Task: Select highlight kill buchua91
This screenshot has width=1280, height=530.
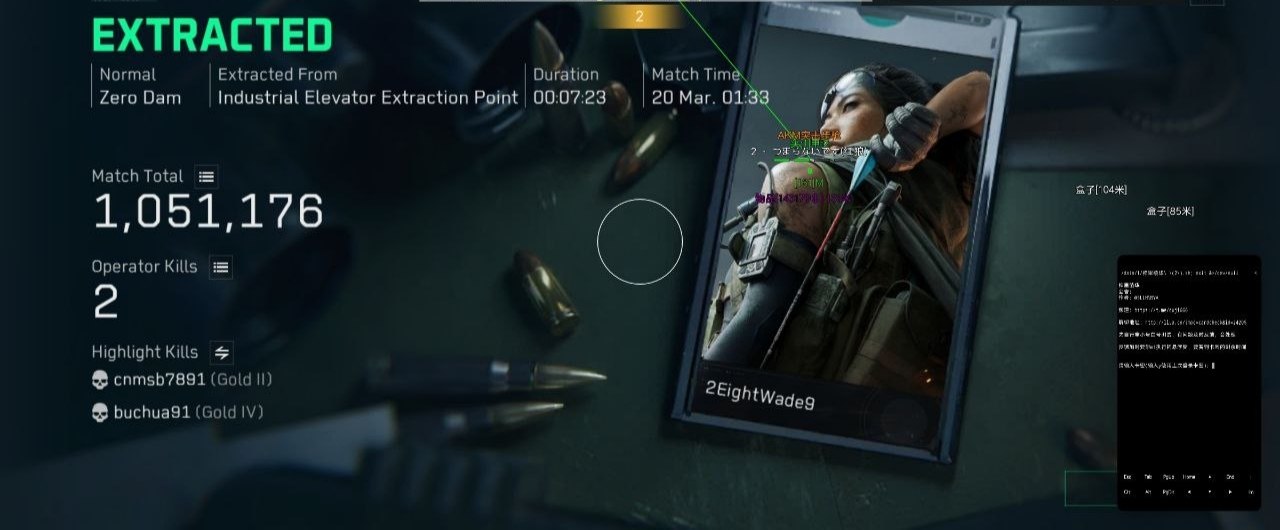Action: coord(152,413)
